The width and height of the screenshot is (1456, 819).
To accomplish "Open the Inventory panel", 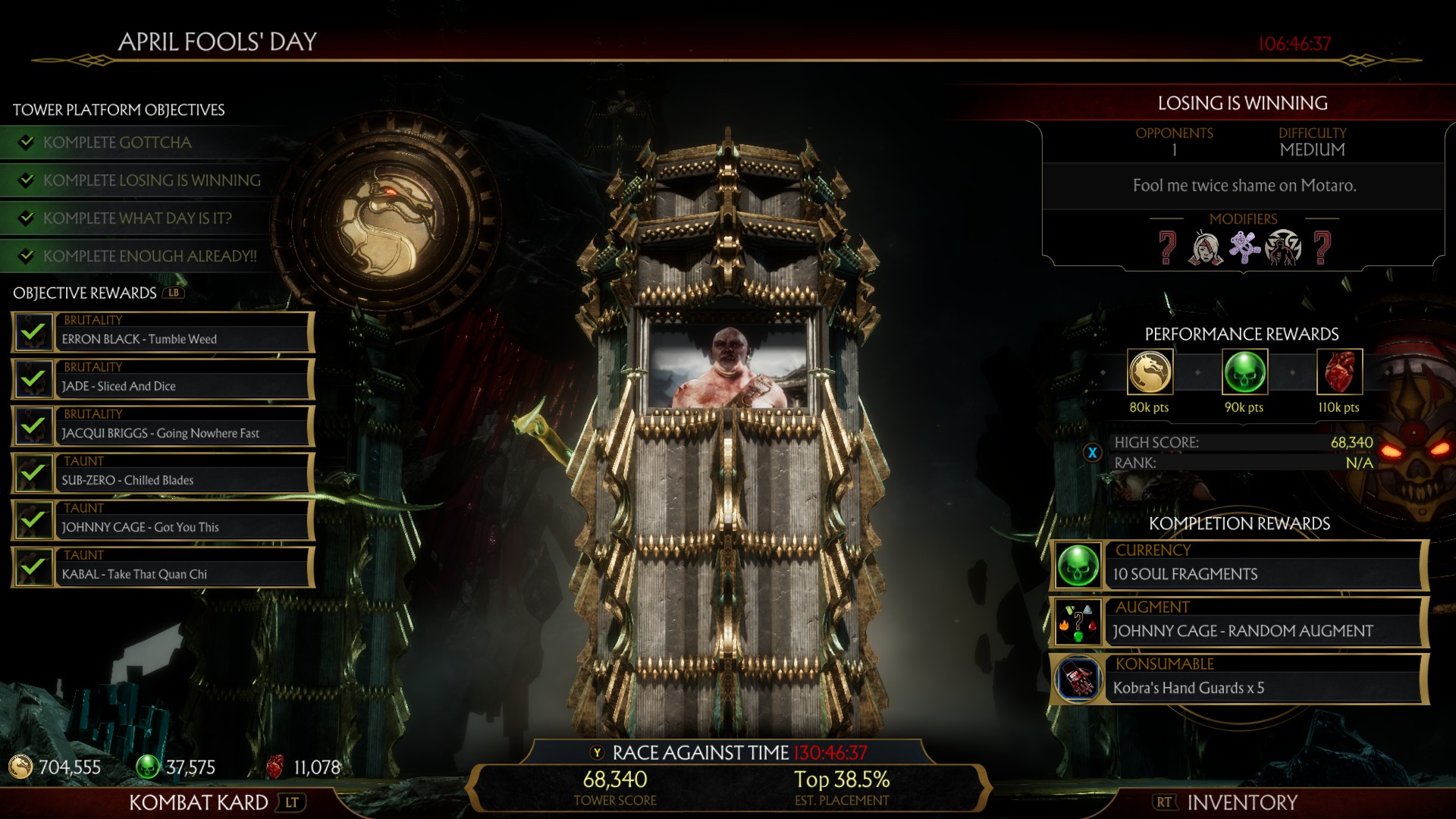I will 1241,802.
